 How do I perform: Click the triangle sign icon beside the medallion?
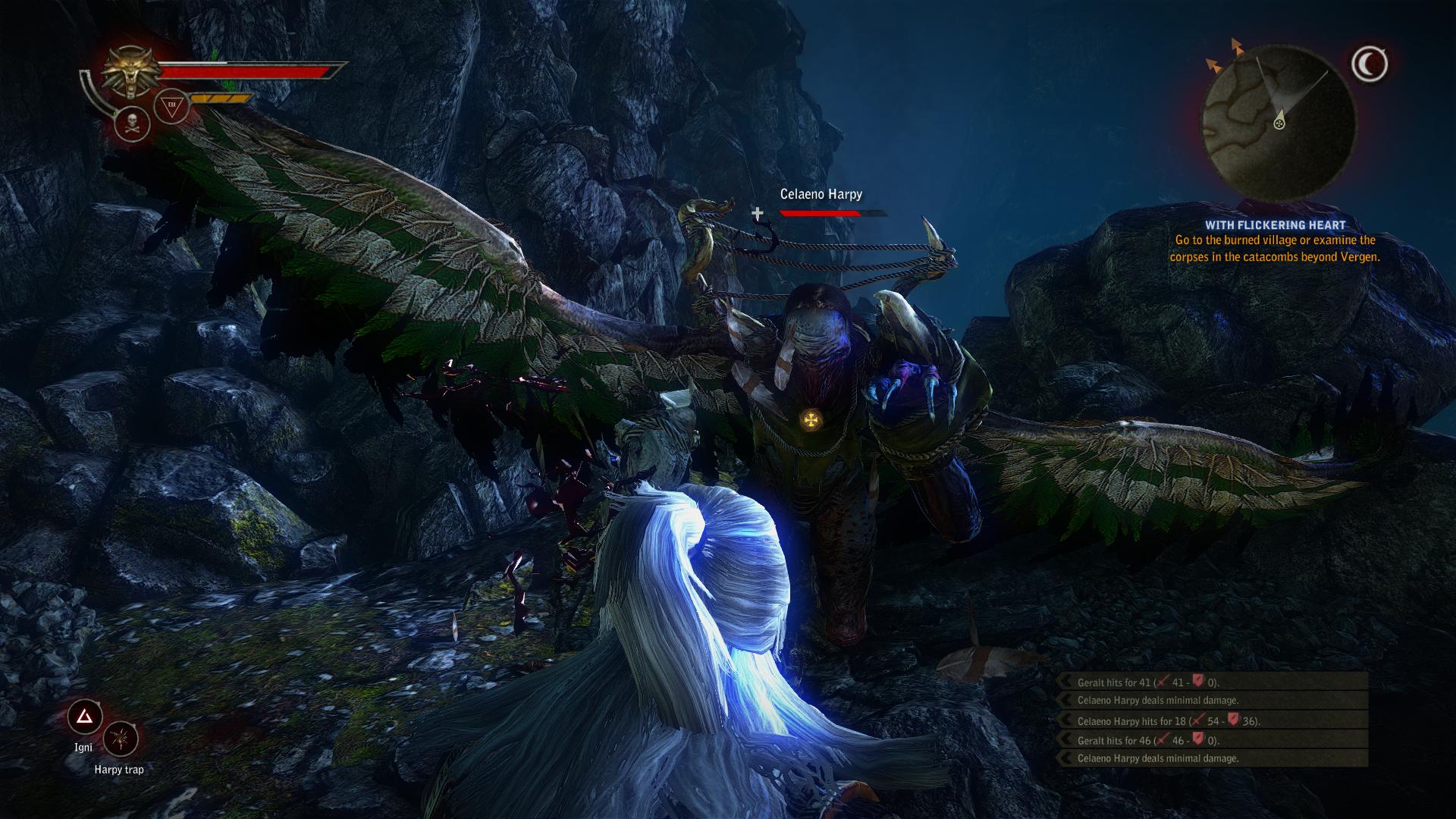(x=171, y=108)
